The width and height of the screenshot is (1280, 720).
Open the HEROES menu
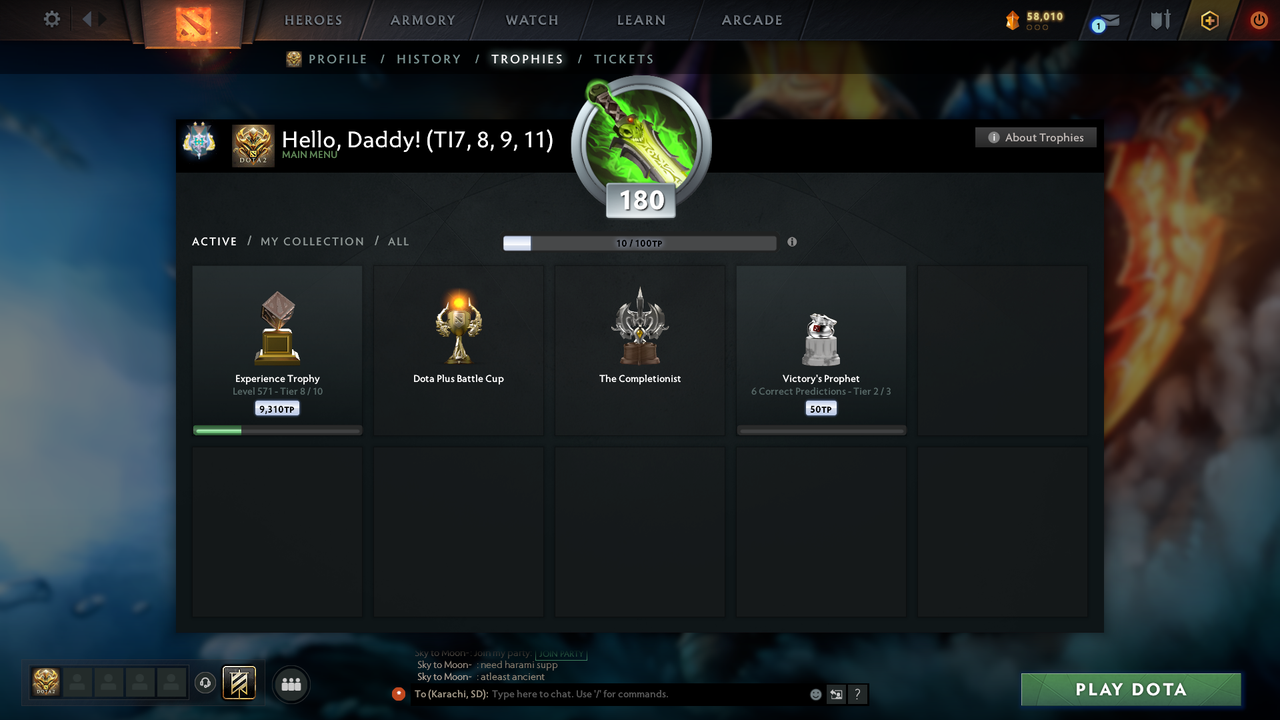coord(312,20)
